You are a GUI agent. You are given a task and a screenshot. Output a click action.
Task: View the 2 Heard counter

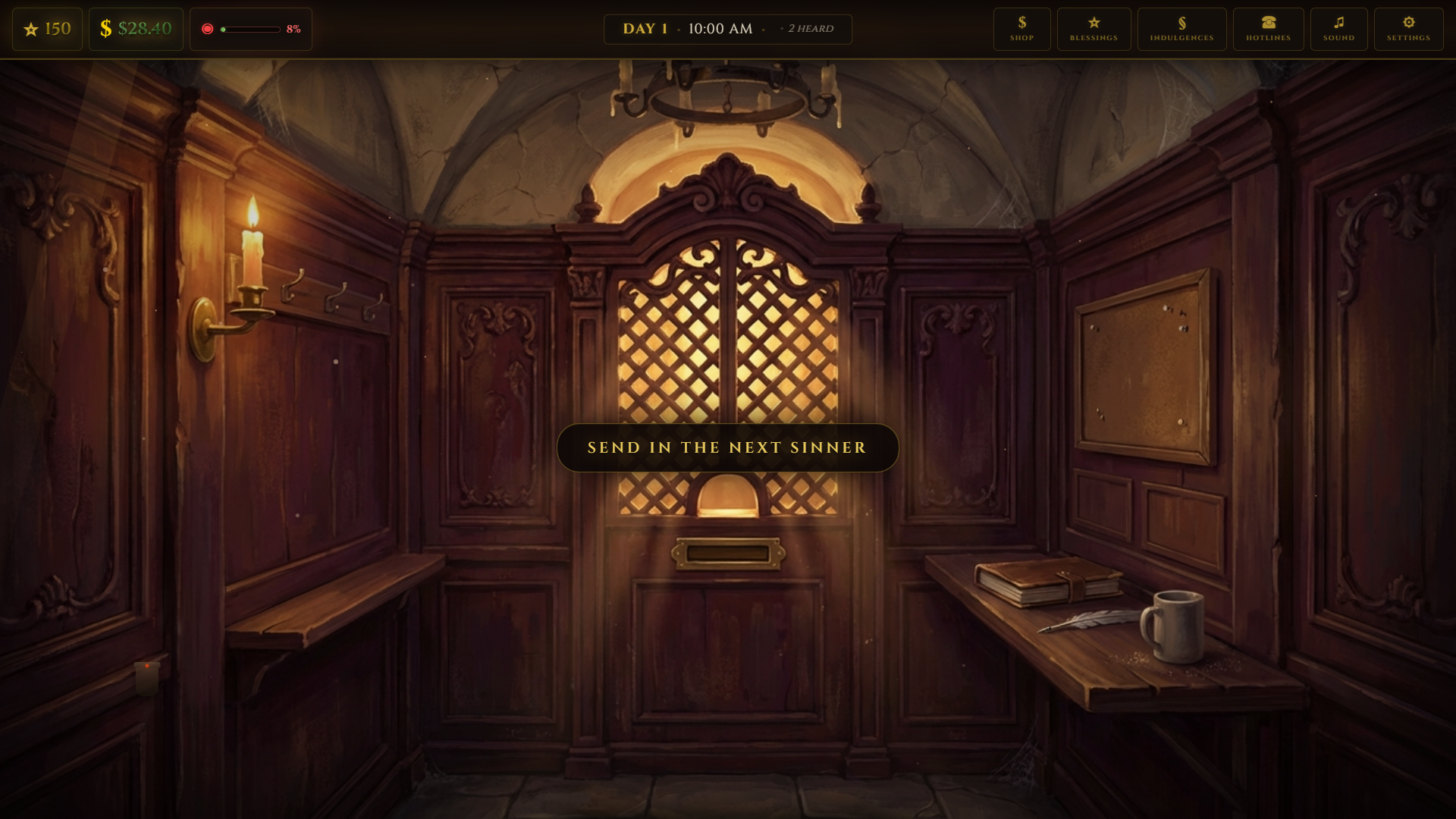pyautogui.click(x=810, y=29)
